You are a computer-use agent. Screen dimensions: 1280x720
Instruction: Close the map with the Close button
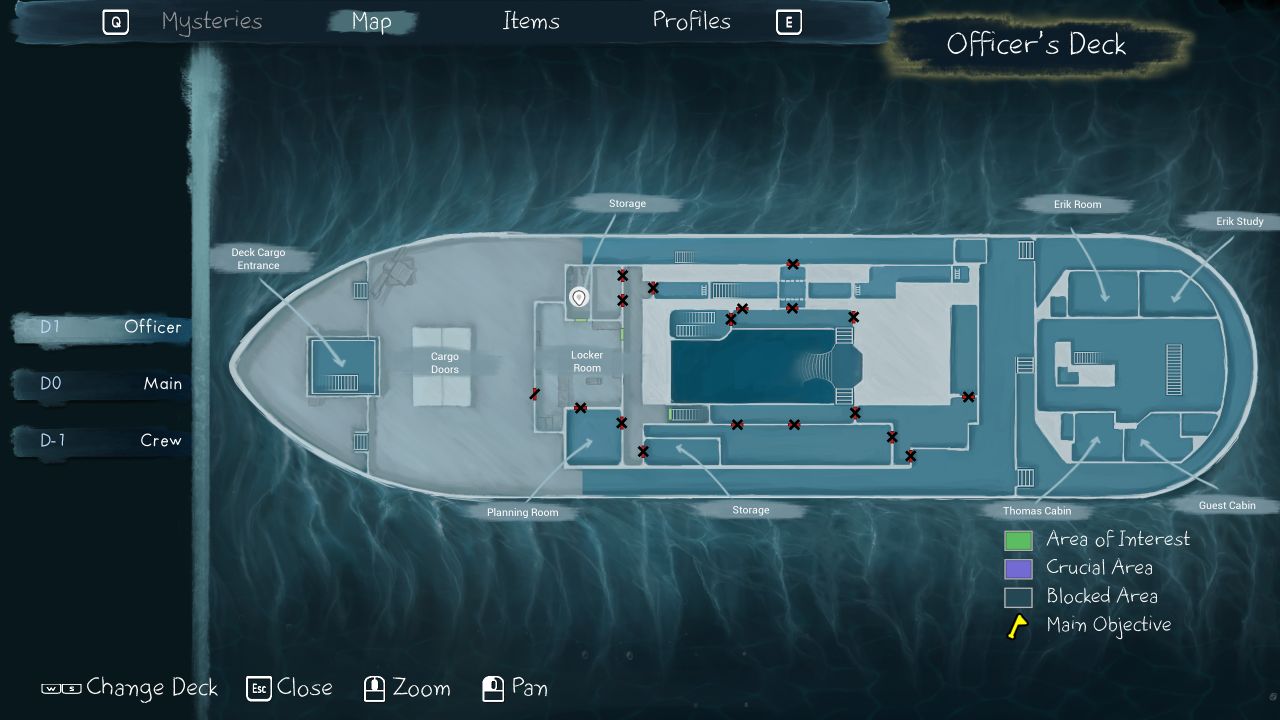(x=290, y=688)
